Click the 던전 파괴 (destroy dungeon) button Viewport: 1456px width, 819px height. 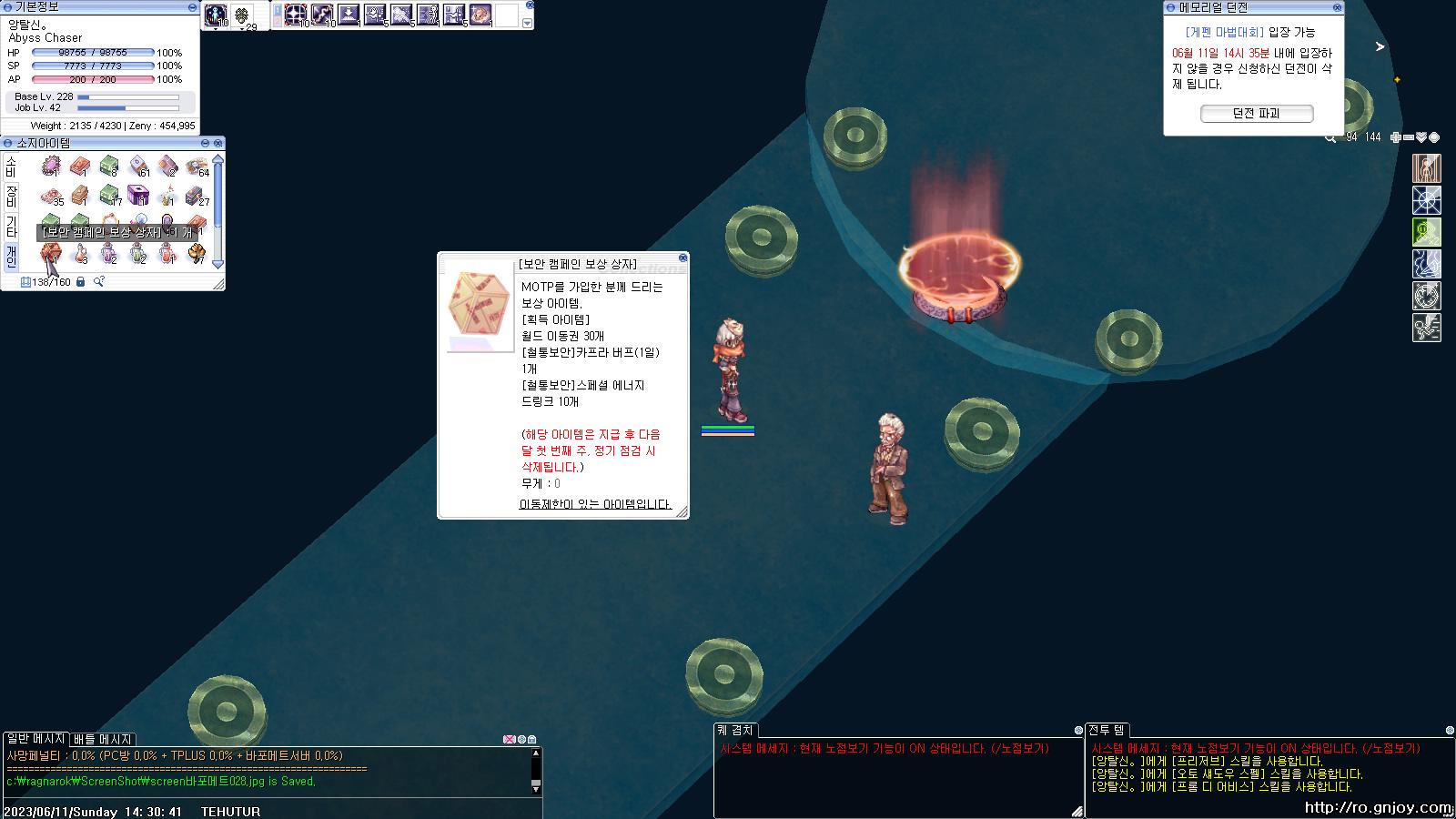click(1256, 114)
